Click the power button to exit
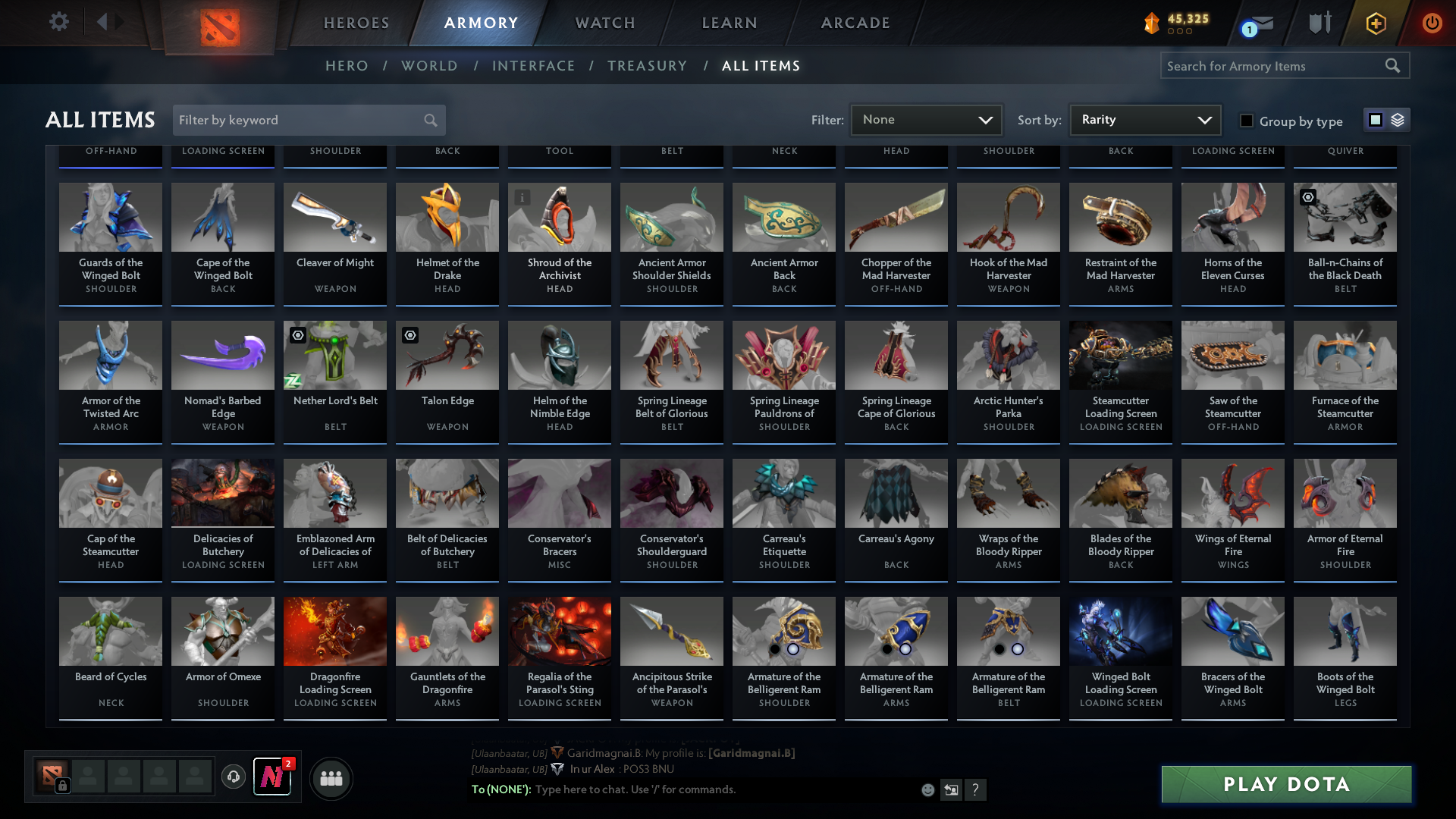This screenshot has height=819, width=1456. [1432, 23]
